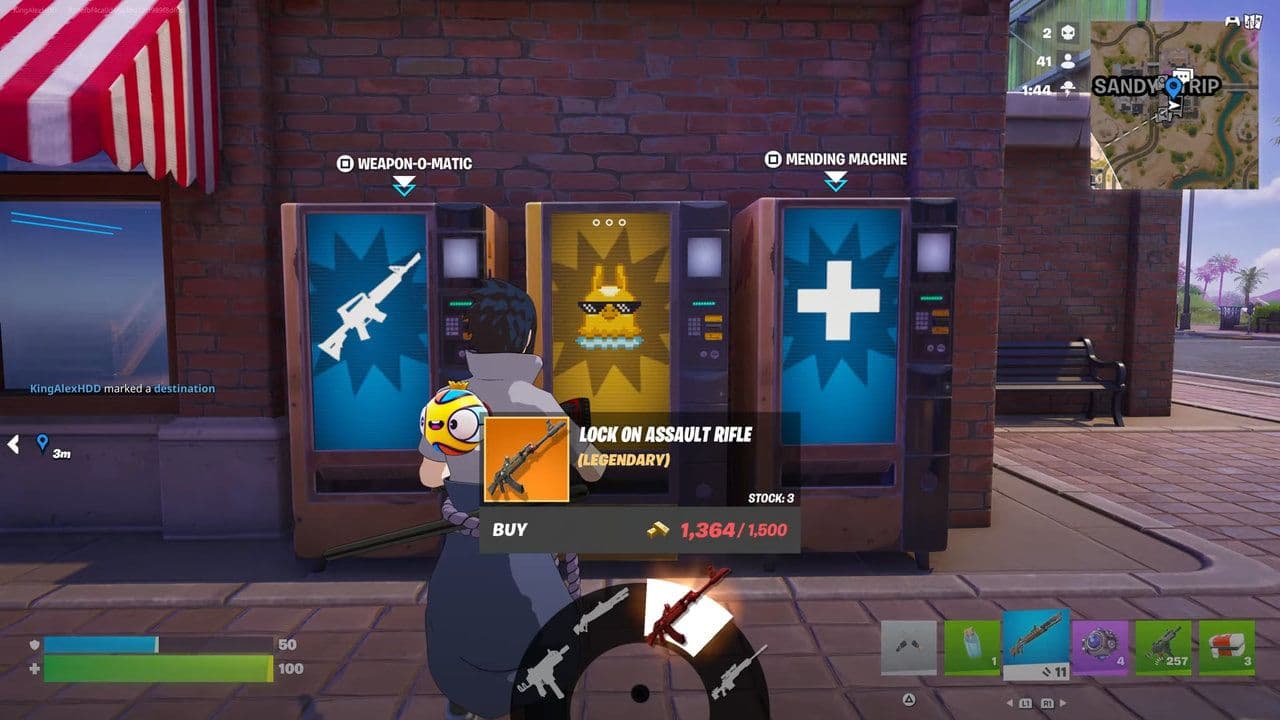Click the Lock On Assault Rifle title text
Screen dimensions: 1280x720
[667, 435]
